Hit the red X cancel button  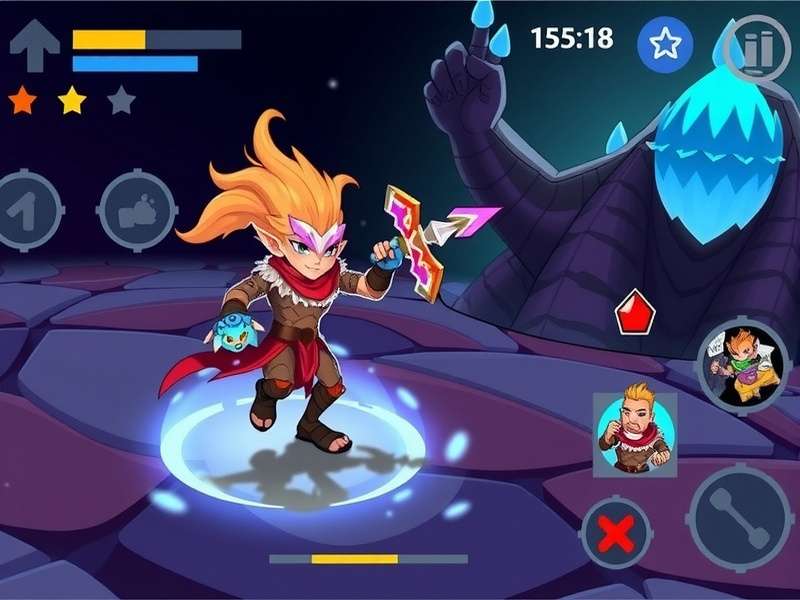point(616,534)
